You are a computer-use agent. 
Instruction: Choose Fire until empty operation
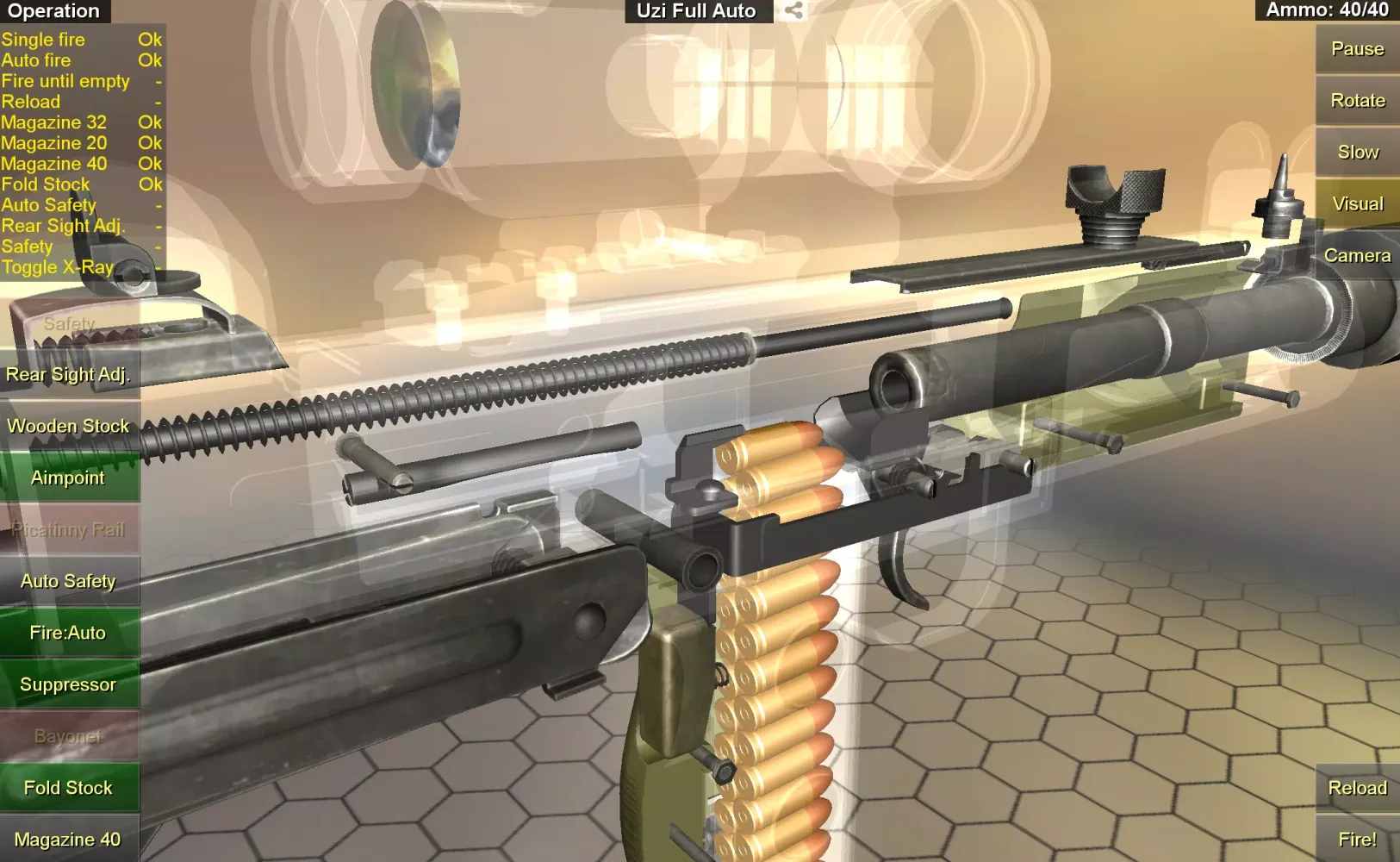(x=65, y=80)
